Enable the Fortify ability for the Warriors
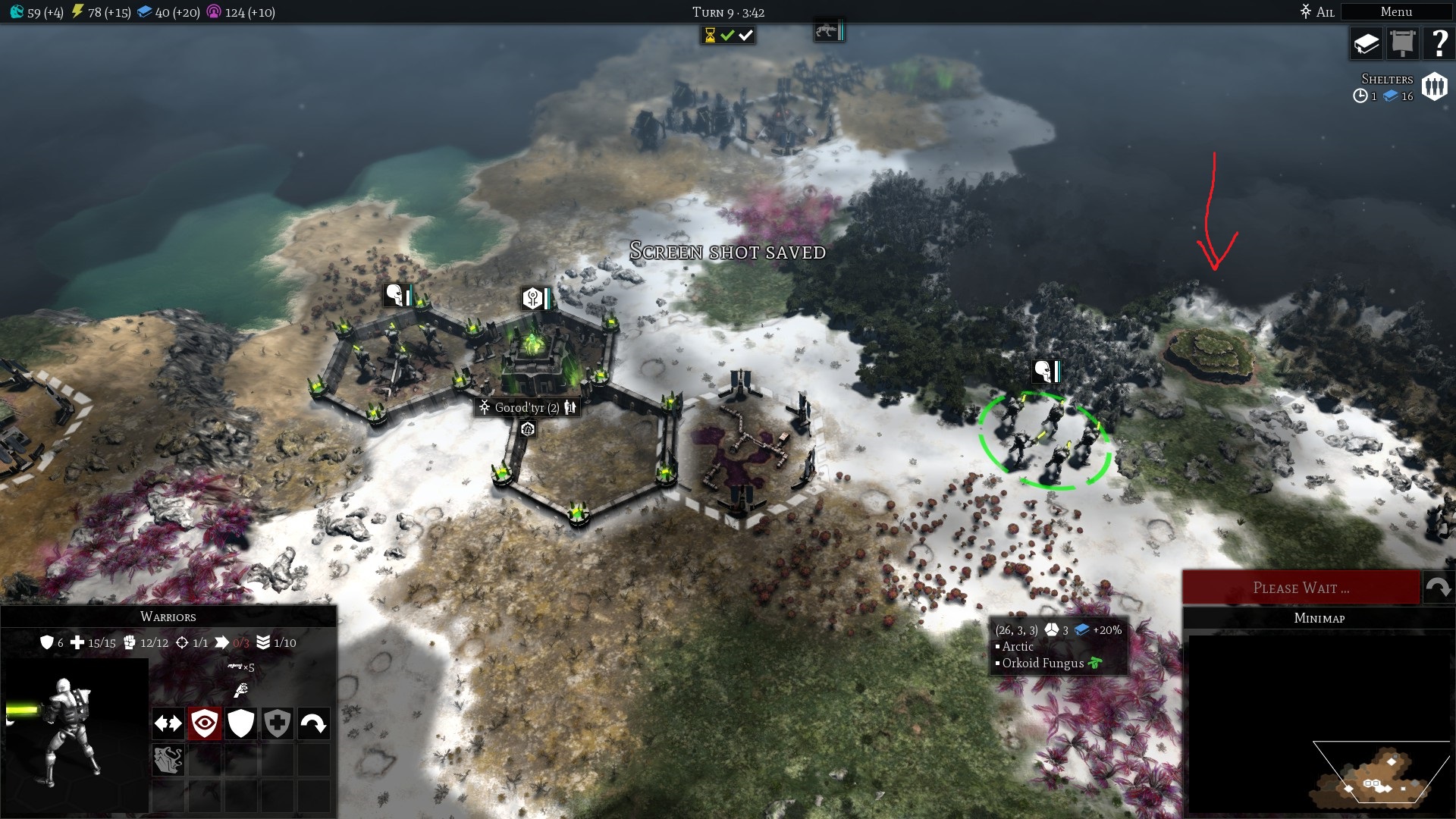This screenshot has width=1456, height=819. tap(278, 723)
